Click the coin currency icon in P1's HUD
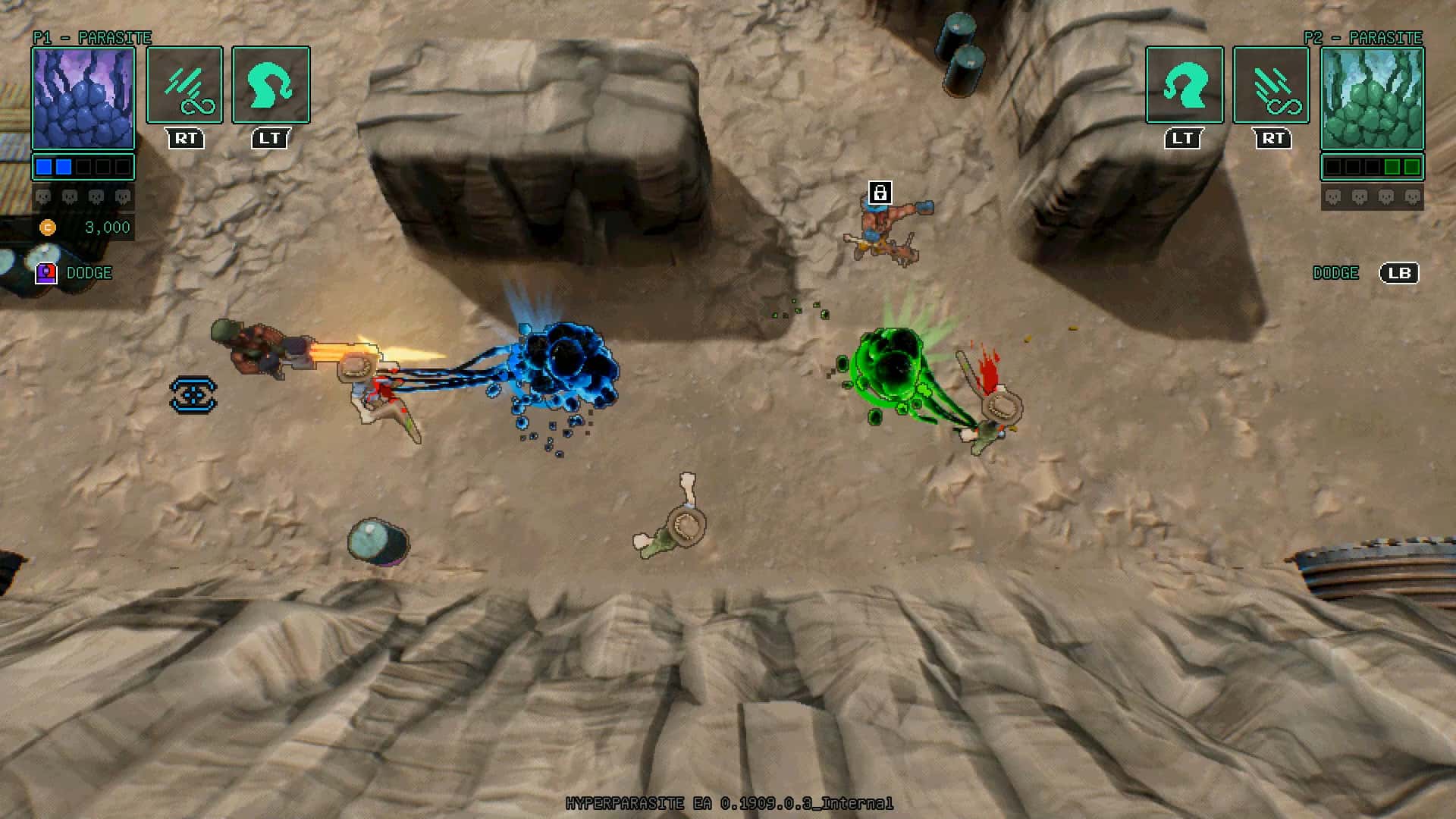 tap(49, 226)
